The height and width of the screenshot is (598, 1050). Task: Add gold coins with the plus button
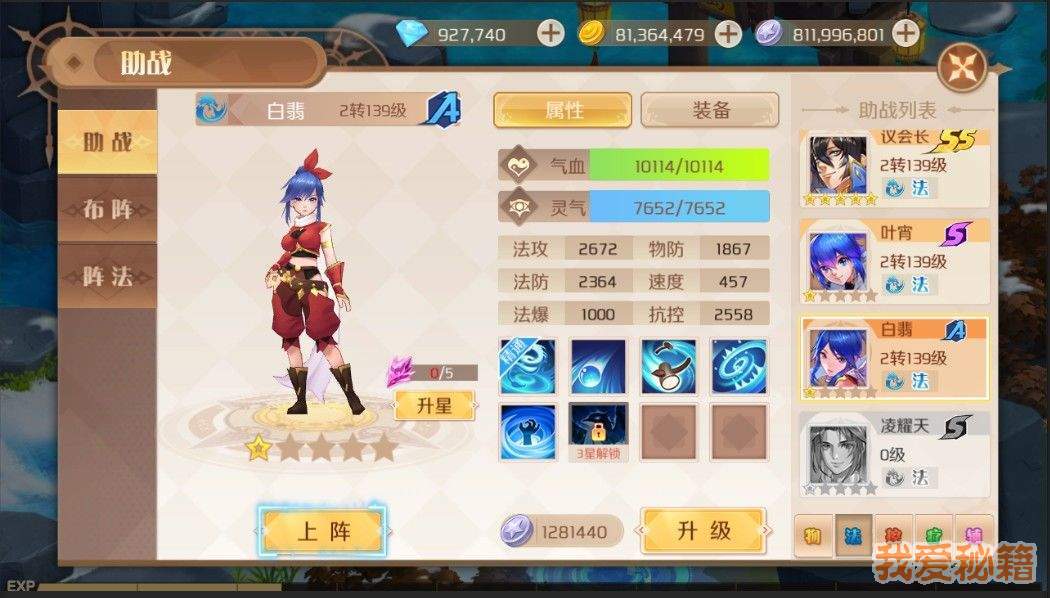pos(728,34)
